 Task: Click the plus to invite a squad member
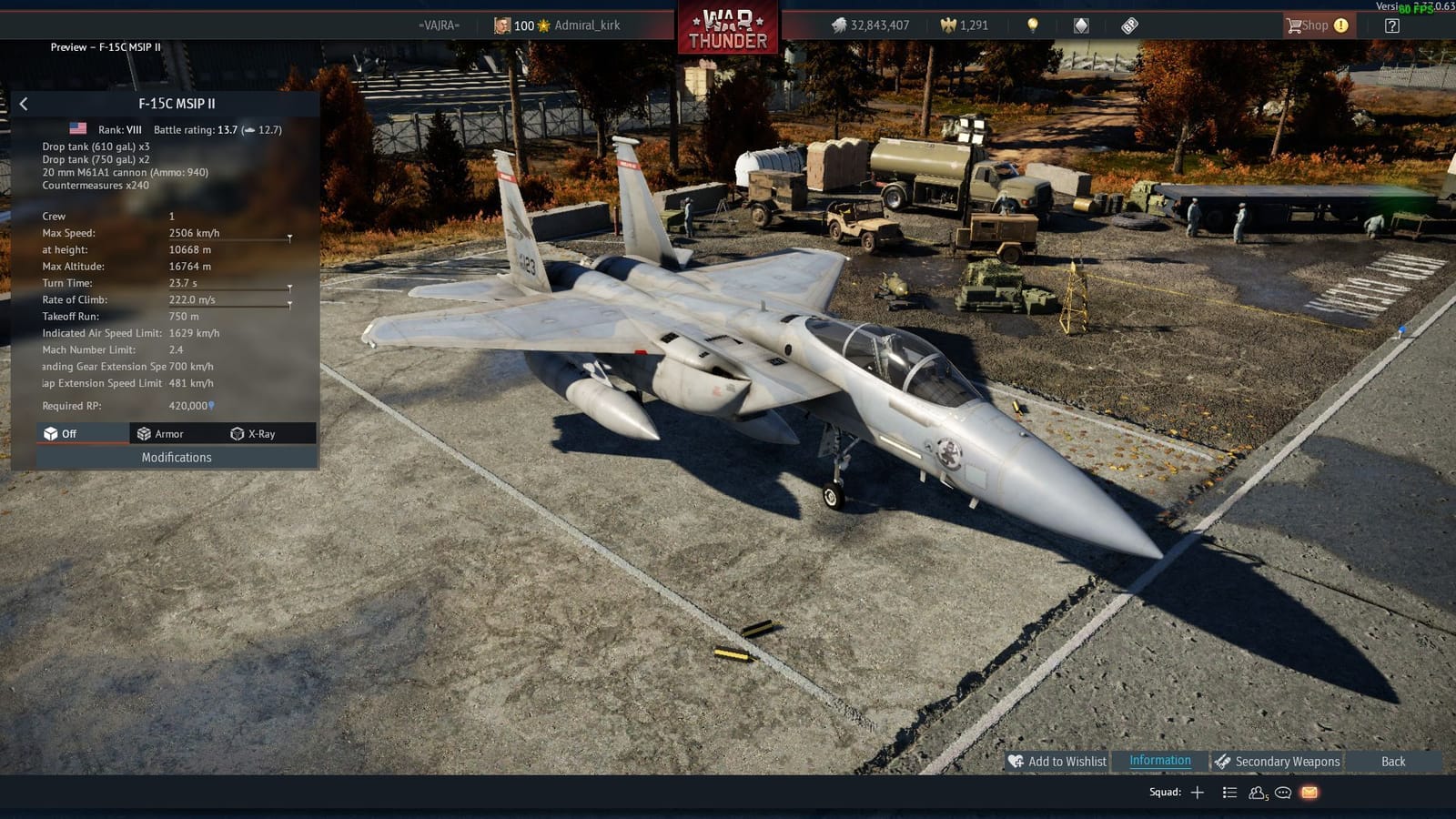point(1198,792)
